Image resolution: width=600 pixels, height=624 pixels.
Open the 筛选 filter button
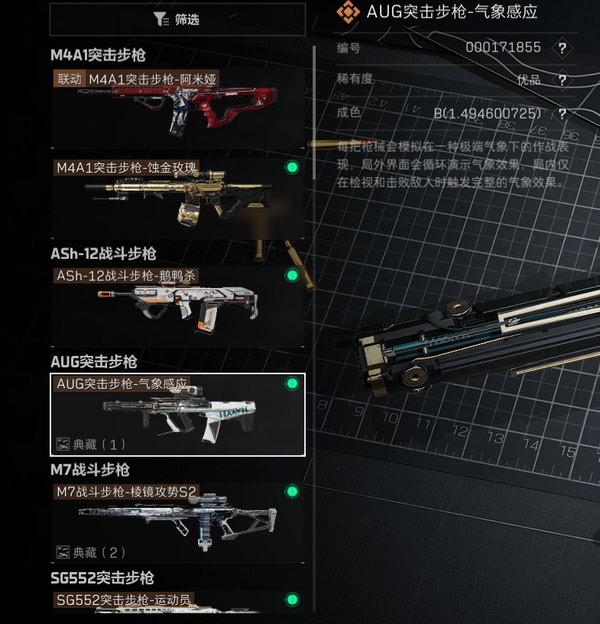[x=177, y=19]
